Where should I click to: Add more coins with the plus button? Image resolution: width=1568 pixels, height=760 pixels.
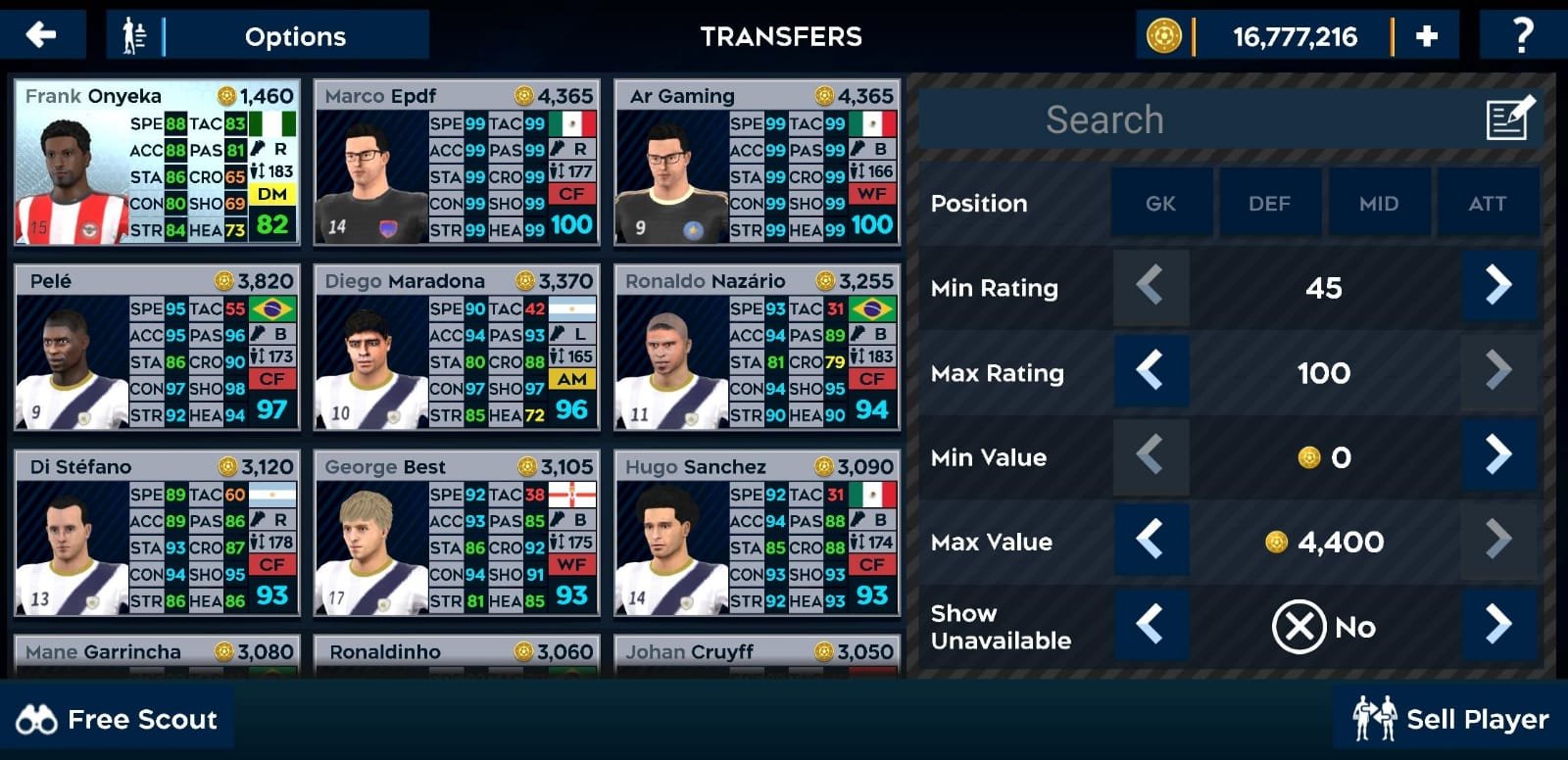point(1427,36)
